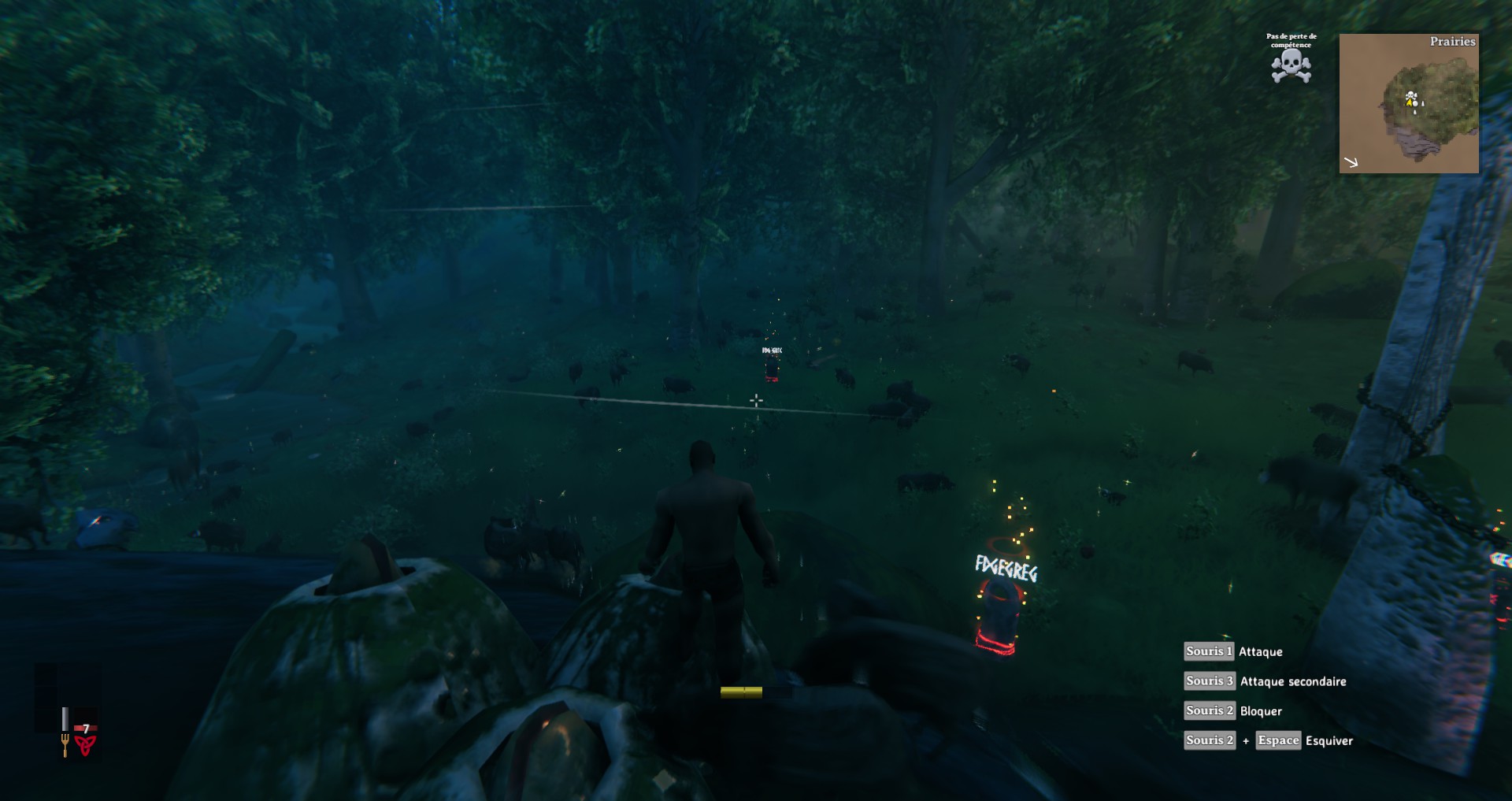Click the skull-and-crossbones no skill loss icon
1512x801 pixels.
click(1291, 66)
